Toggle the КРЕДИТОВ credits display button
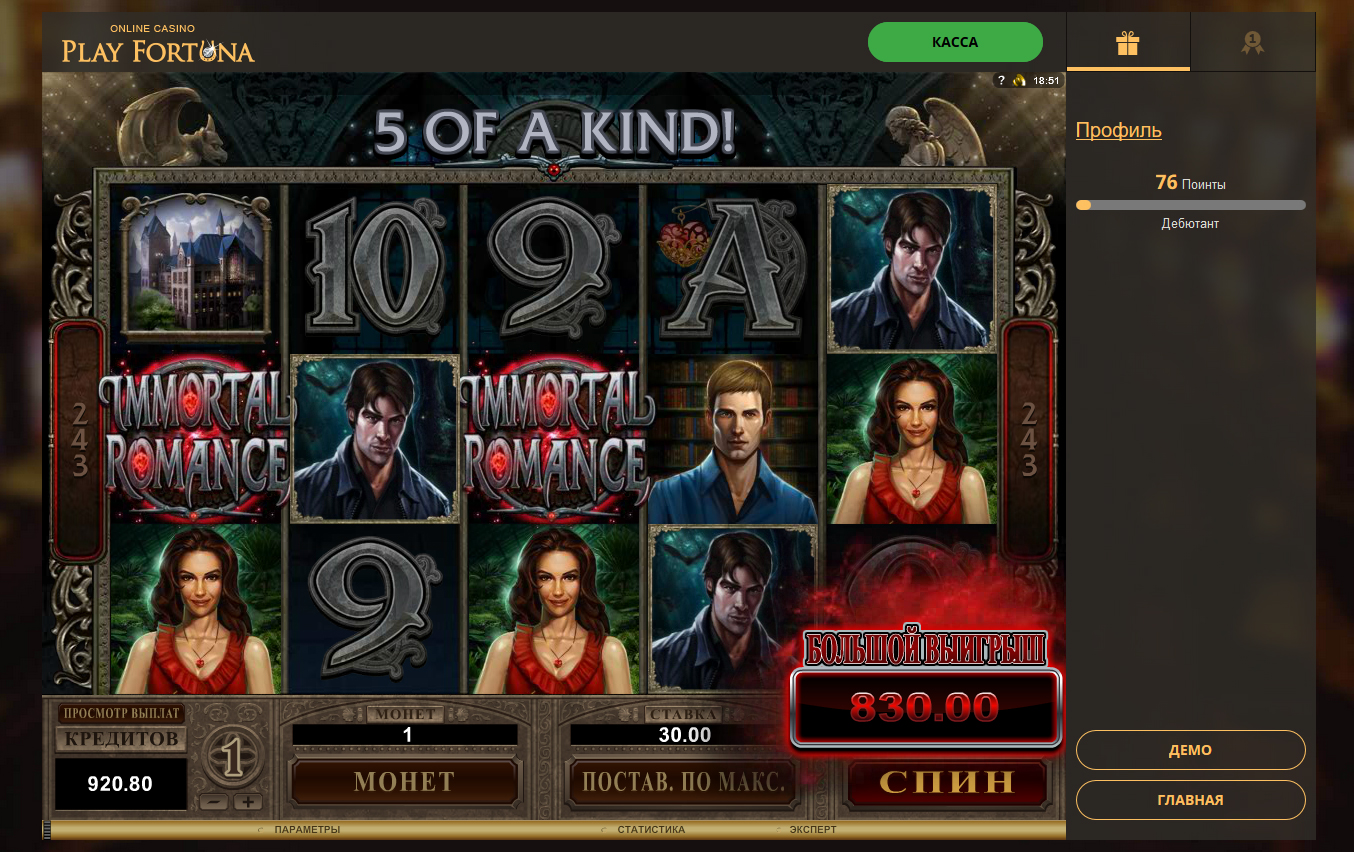The image size is (1354, 852). click(121, 739)
